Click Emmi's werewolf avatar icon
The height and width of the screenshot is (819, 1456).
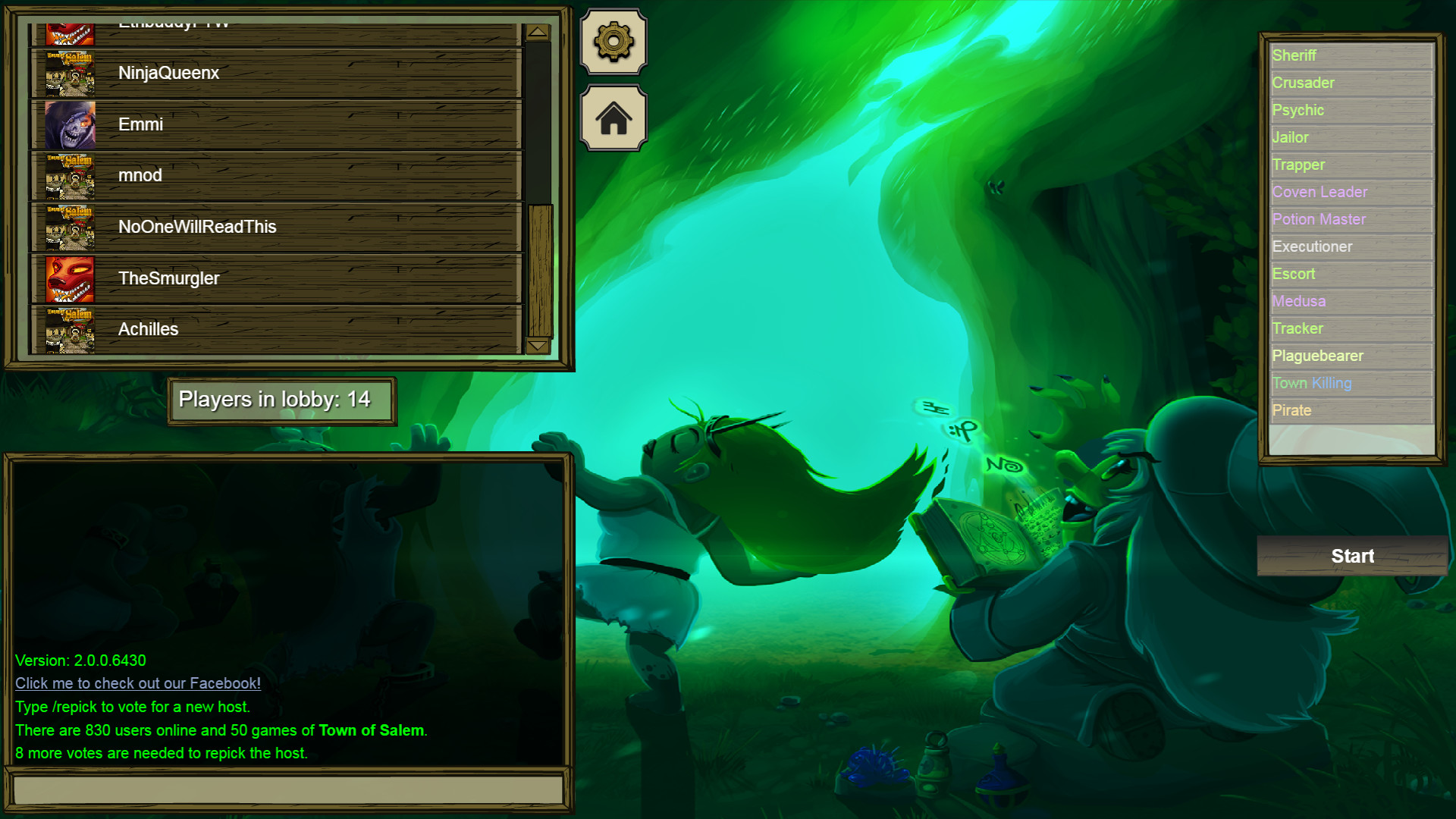[70, 124]
